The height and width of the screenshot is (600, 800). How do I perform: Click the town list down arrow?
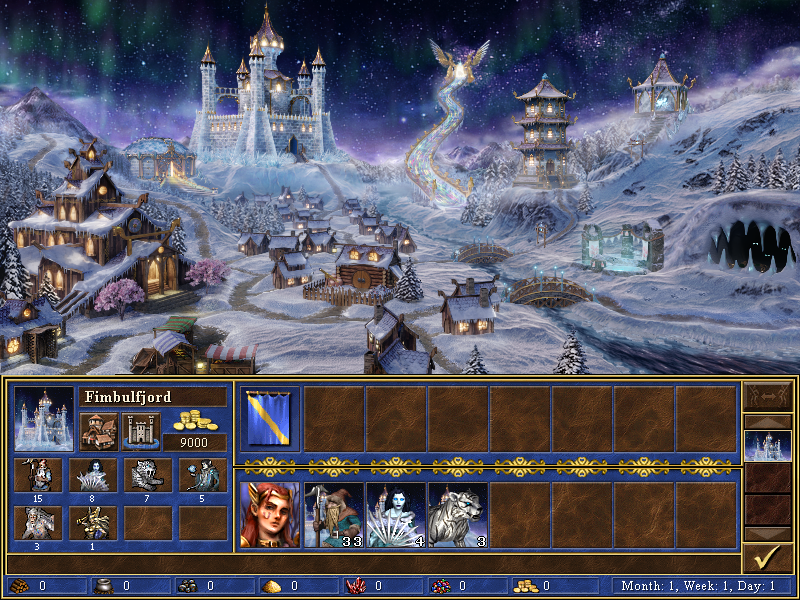pos(767,533)
